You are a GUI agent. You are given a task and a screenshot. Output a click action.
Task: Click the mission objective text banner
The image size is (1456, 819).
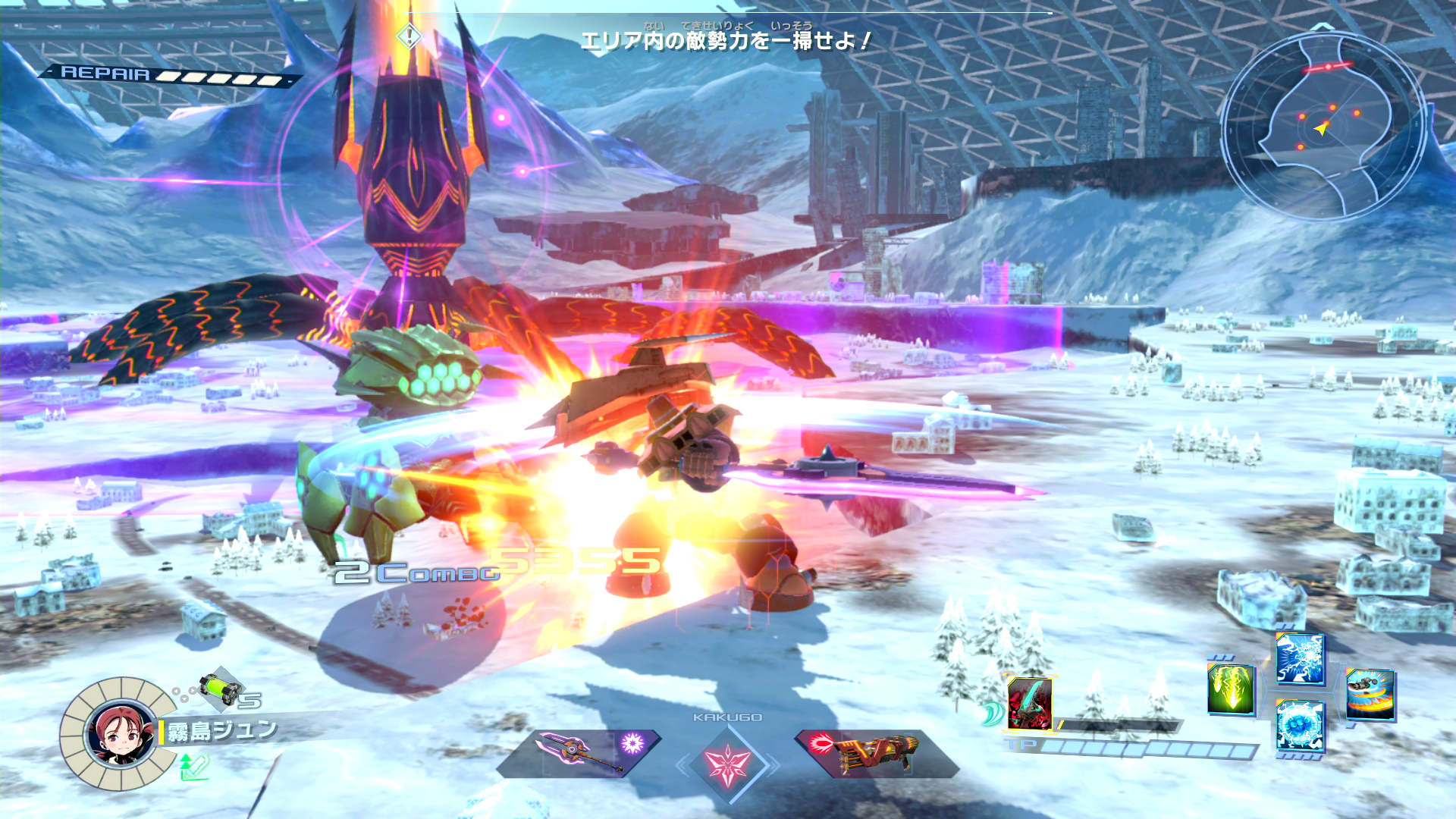tap(726, 40)
